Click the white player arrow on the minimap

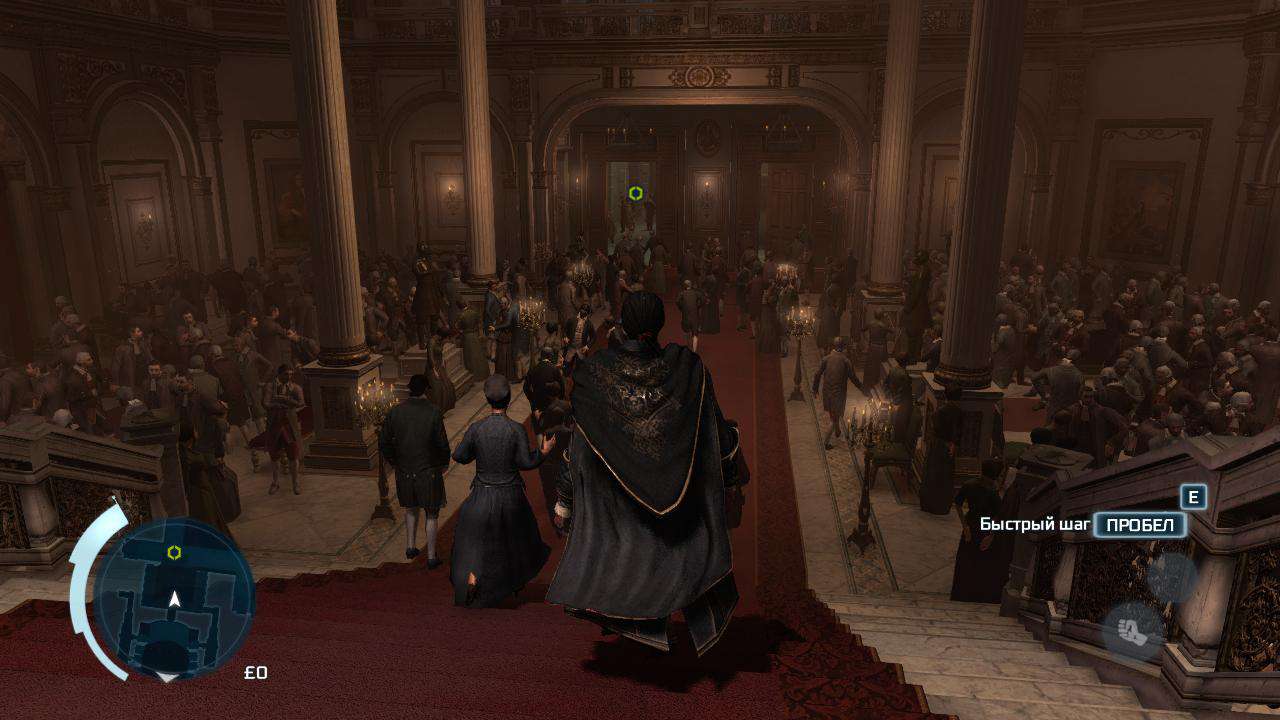[x=174, y=598]
